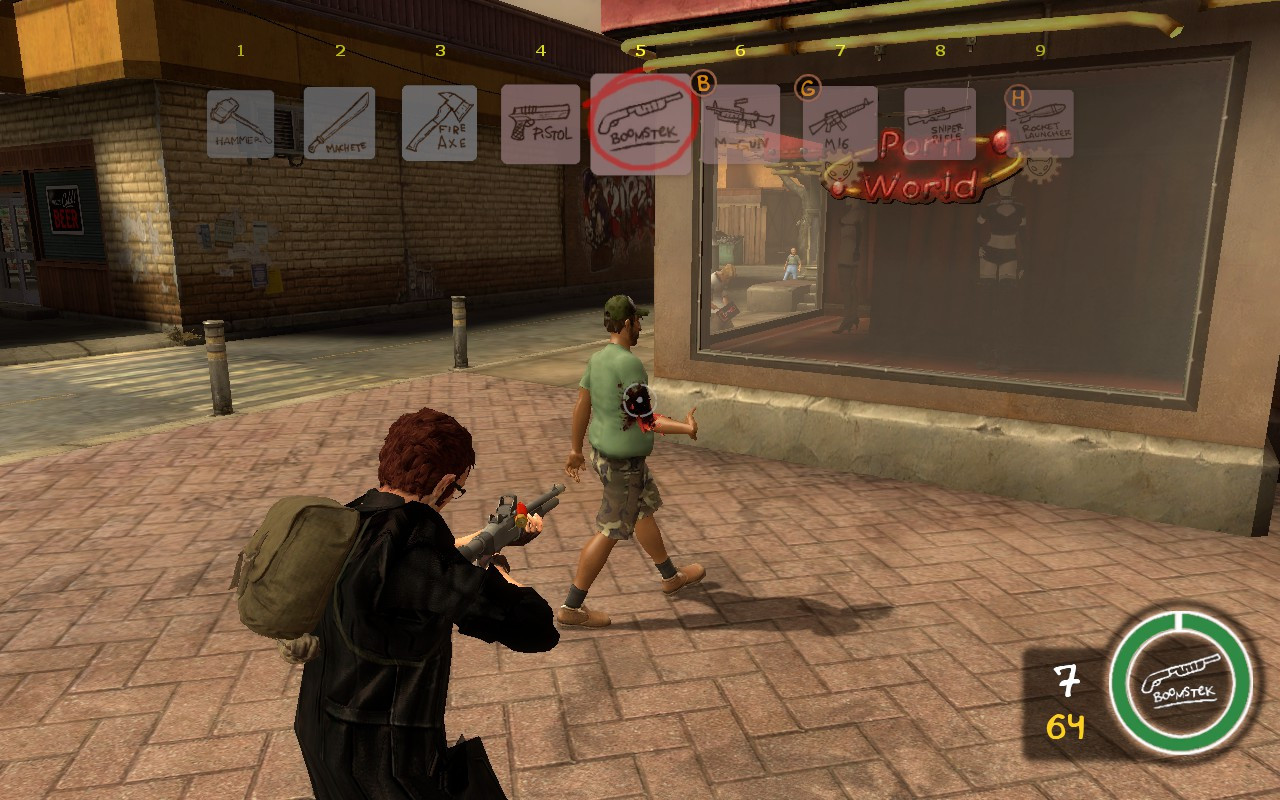Viewport: 1280px width, 800px height.
Task: Click the white shell count 7
Action: coord(1066,678)
